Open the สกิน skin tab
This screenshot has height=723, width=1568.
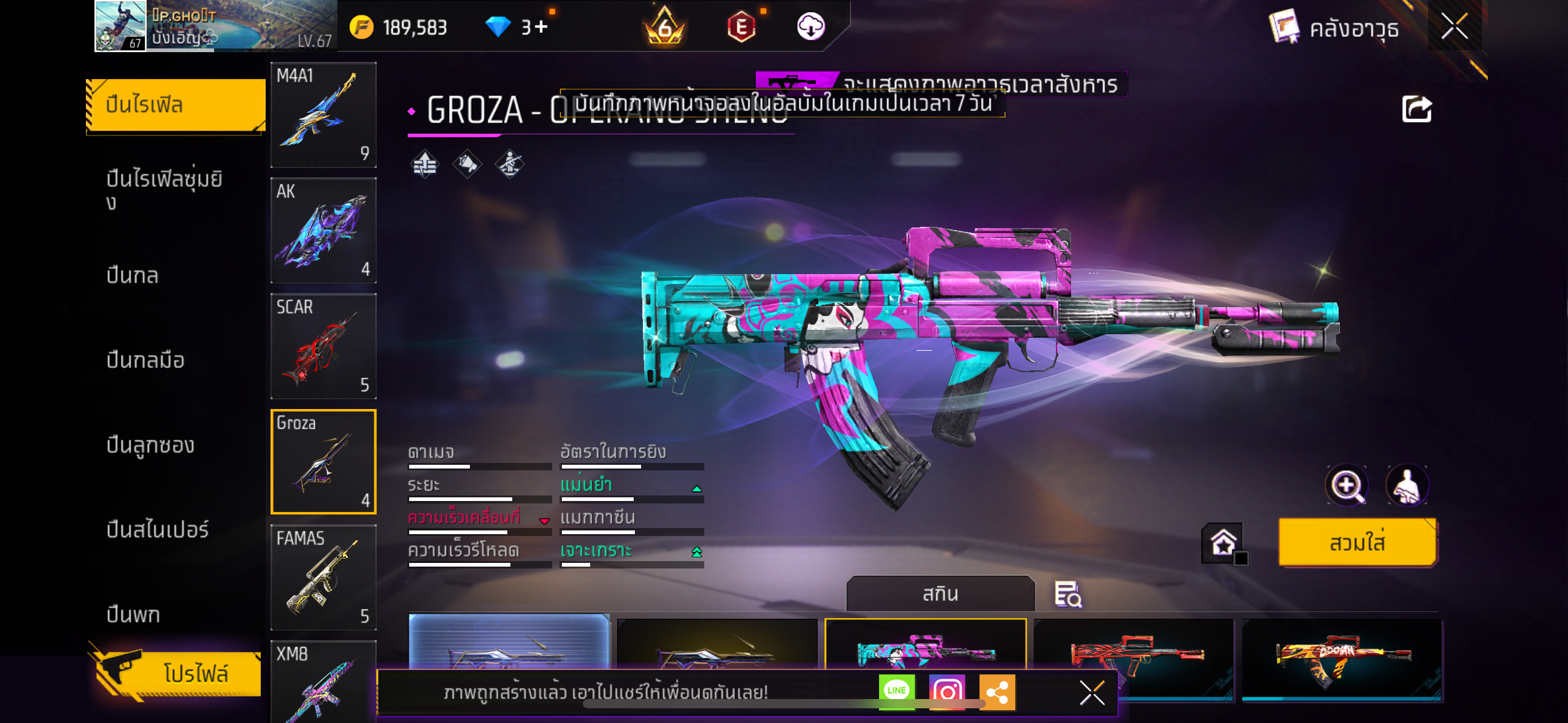click(x=940, y=594)
